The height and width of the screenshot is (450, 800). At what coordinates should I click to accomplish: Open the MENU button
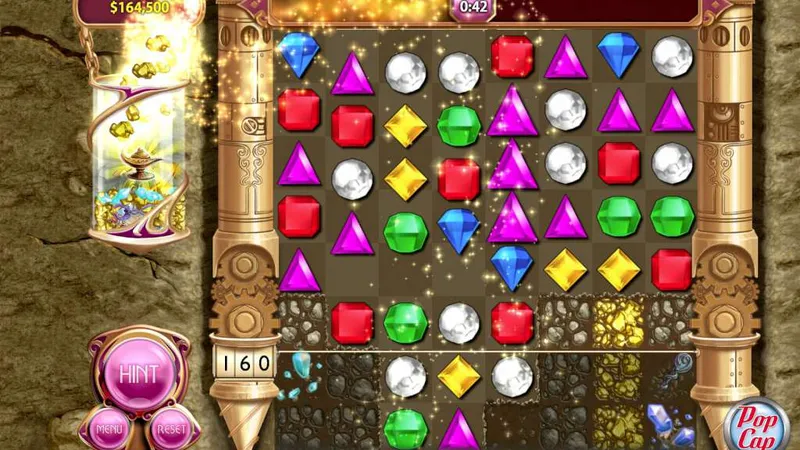click(108, 430)
